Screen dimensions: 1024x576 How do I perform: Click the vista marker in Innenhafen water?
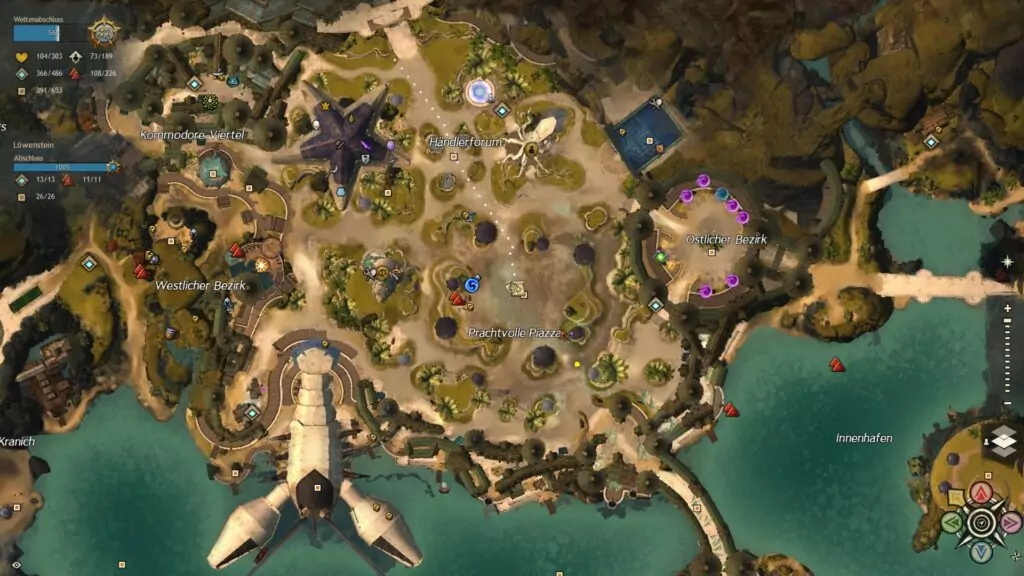837,365
